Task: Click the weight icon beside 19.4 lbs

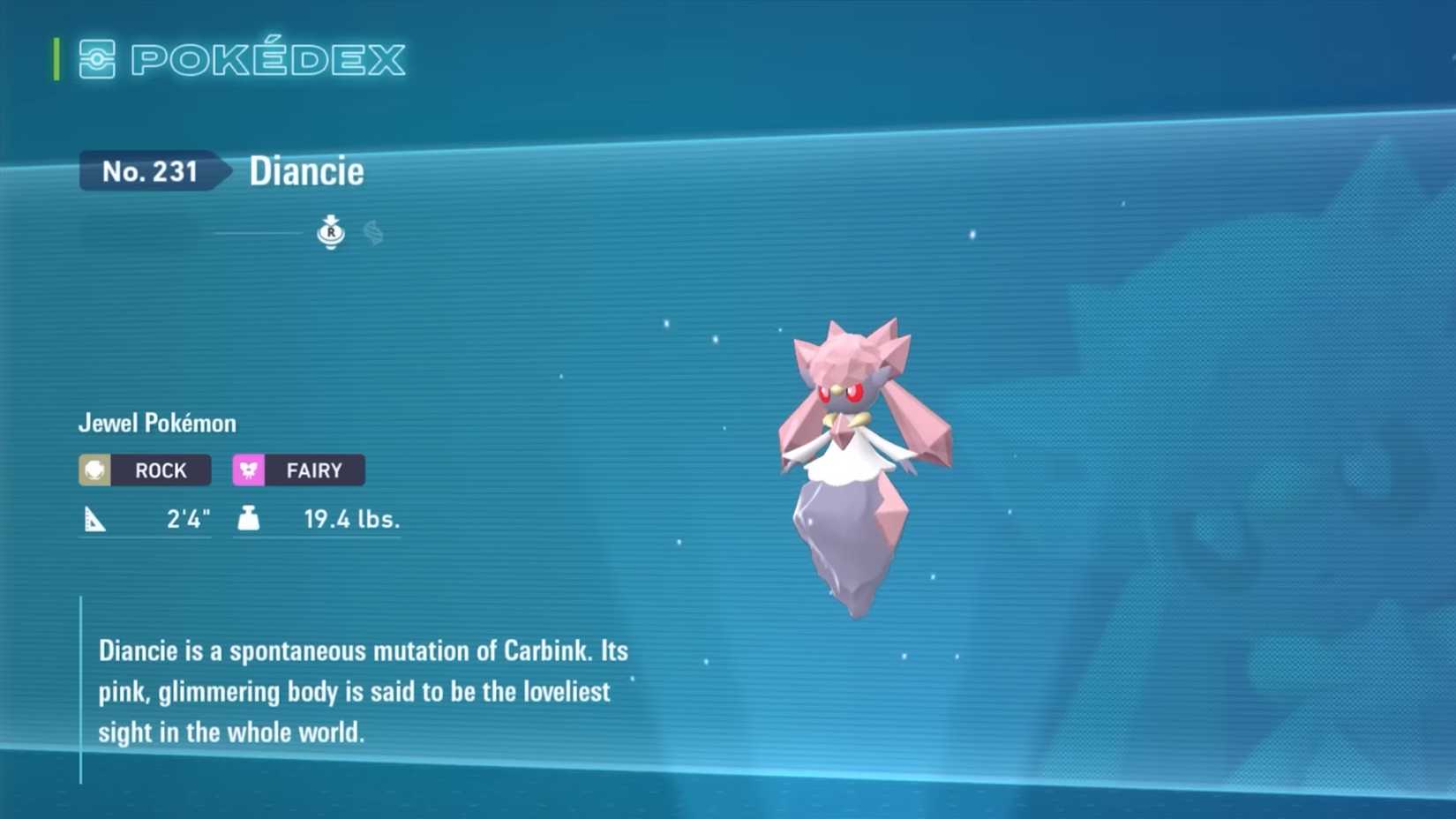Action: click(x=250, y=519)
